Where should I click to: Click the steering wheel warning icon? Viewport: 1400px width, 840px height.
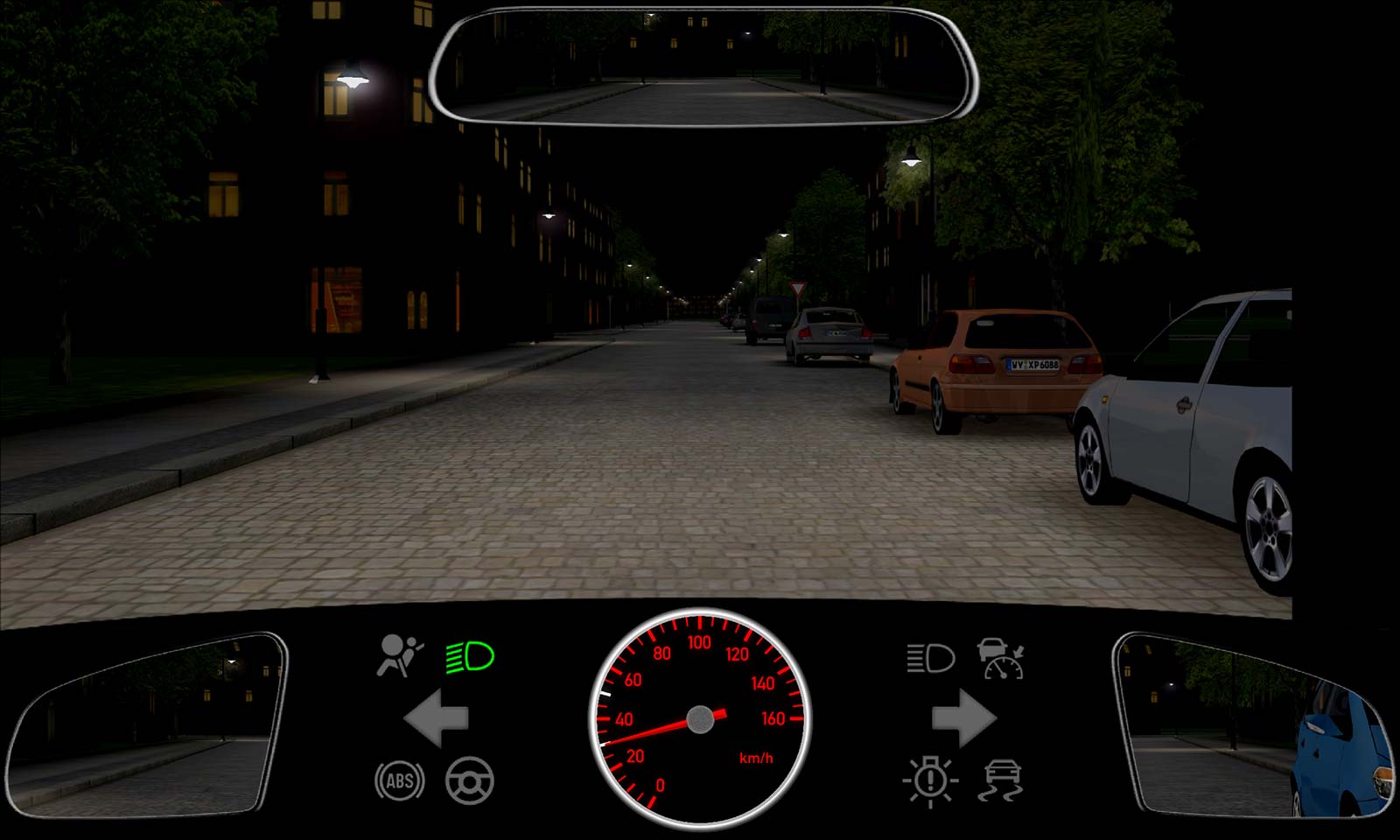tap(470, 781)
